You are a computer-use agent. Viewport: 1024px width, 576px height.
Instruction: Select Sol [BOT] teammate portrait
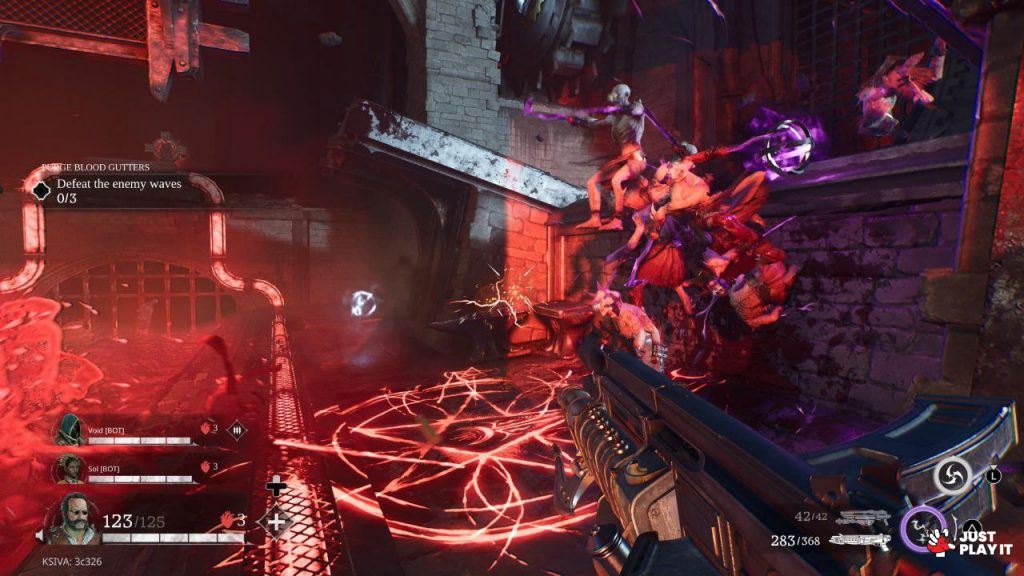[x=68, y=467]
